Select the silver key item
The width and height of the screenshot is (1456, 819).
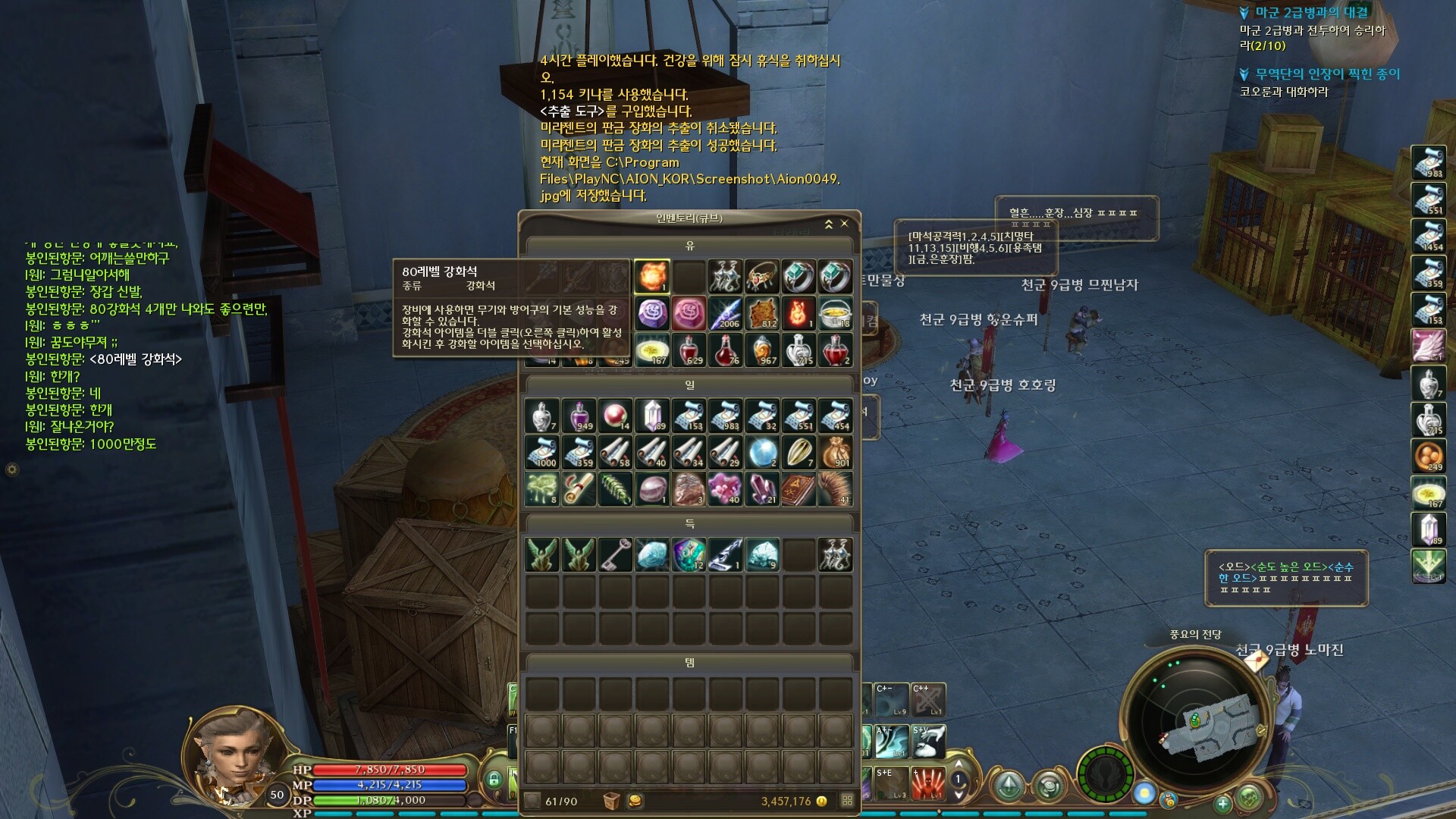pos(615,554)
